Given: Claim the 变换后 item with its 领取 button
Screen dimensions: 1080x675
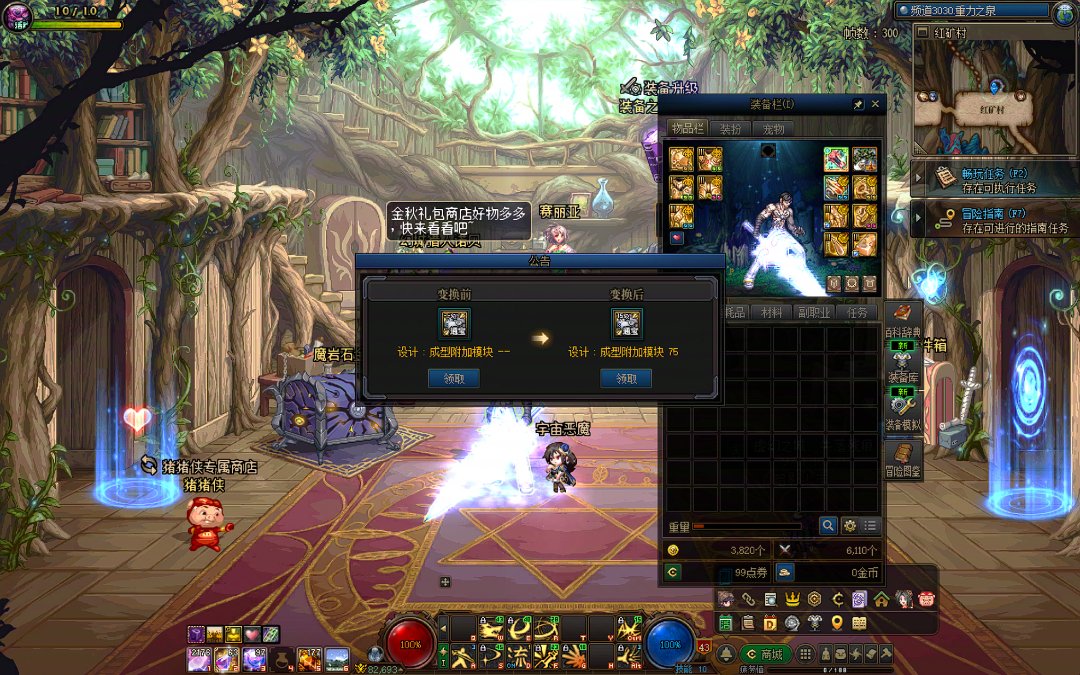Looking at the screenshot, I should point(626,378).
